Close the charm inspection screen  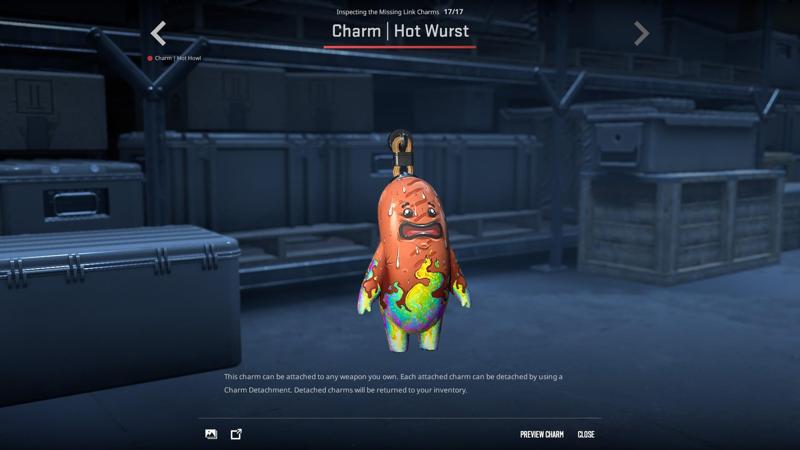tap(586, 434)
